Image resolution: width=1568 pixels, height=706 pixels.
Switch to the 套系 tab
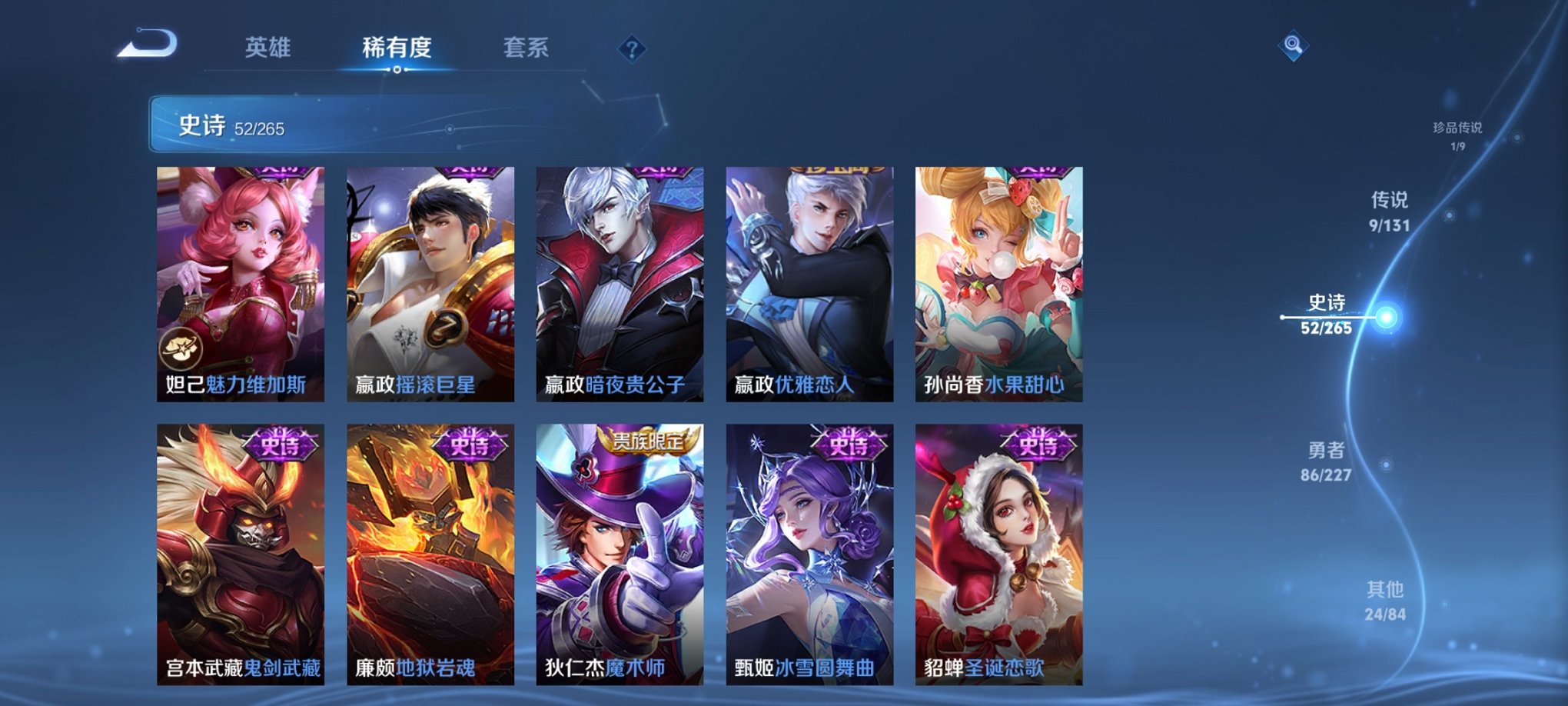coord(527,48)
